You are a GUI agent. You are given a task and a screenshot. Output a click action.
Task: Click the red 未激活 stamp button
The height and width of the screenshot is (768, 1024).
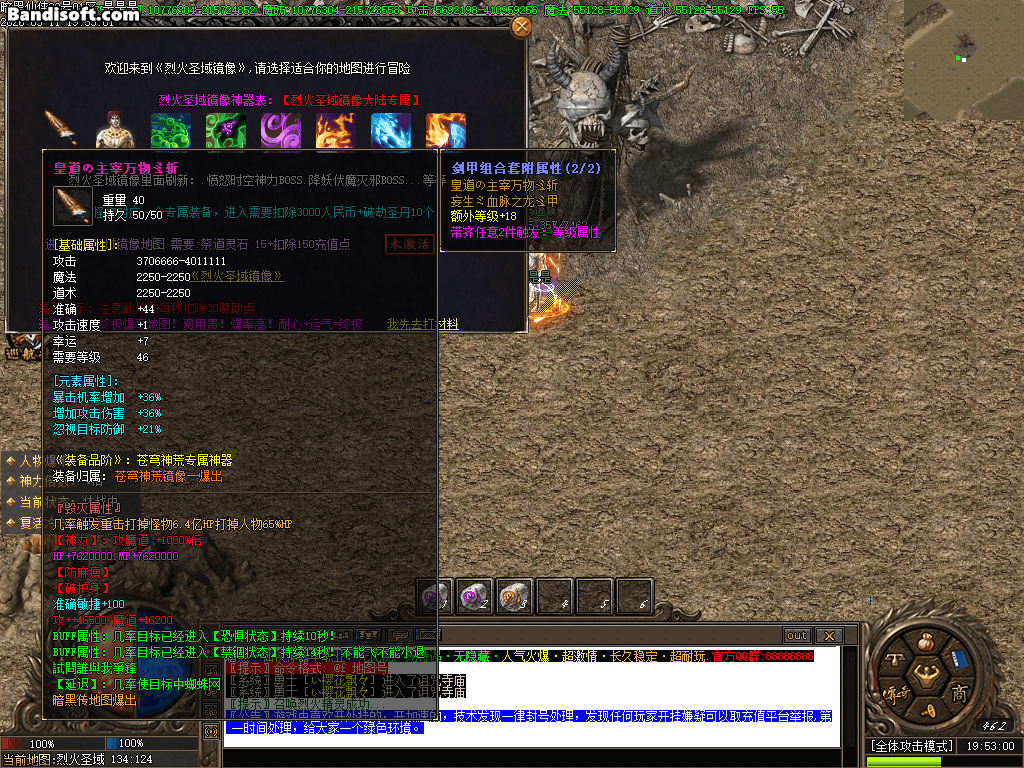click(x=409, y=244)
